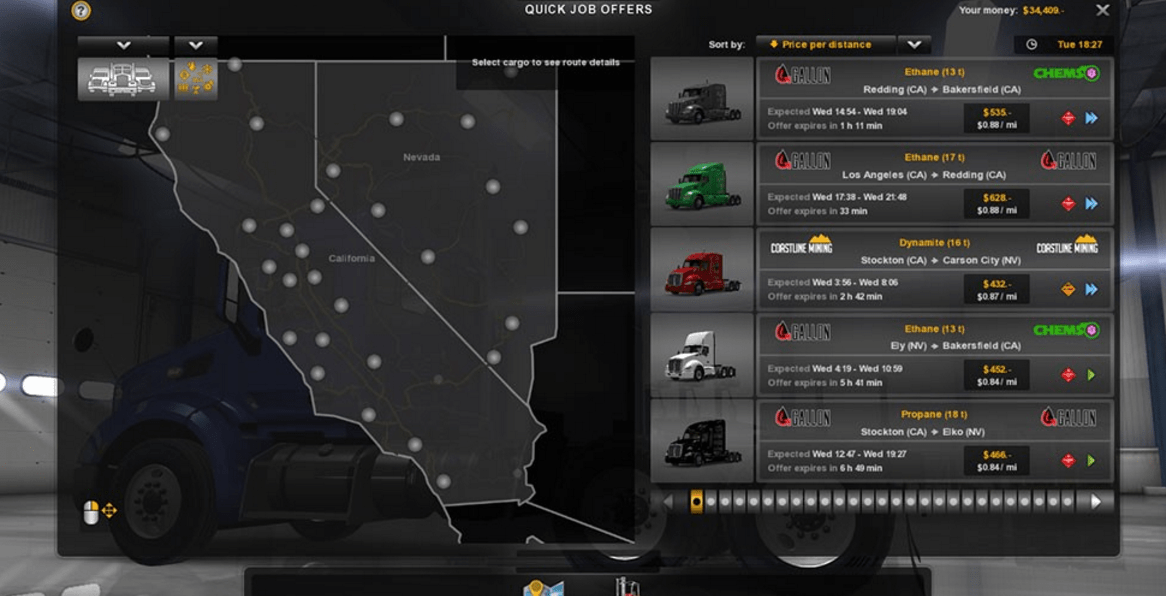This screenshot has height=596, width=1166.
Task: Open the help question mark icon
Action: click(81, 11)
